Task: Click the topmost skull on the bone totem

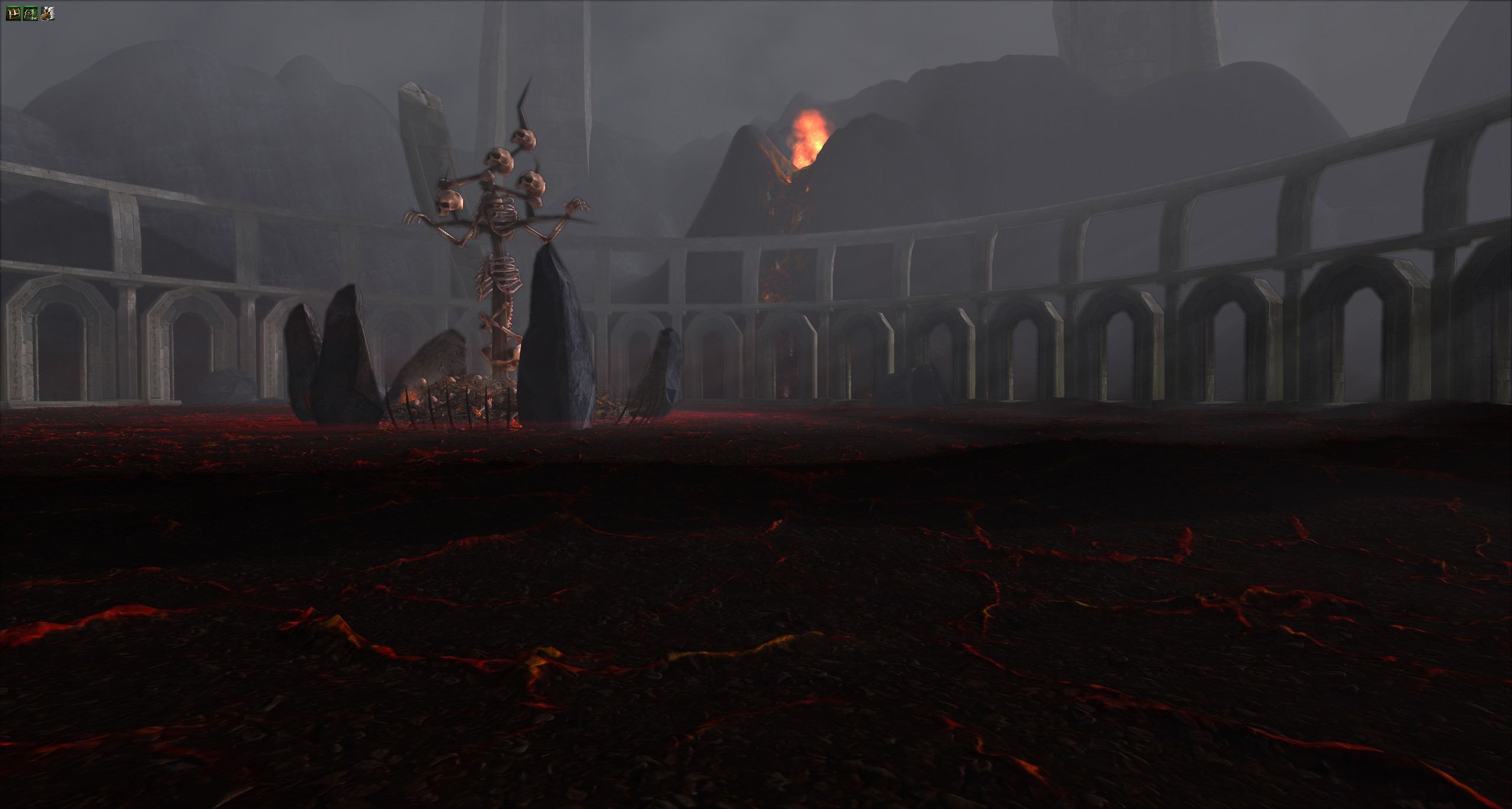Action: pyautogui.click(x=523, y=139)
